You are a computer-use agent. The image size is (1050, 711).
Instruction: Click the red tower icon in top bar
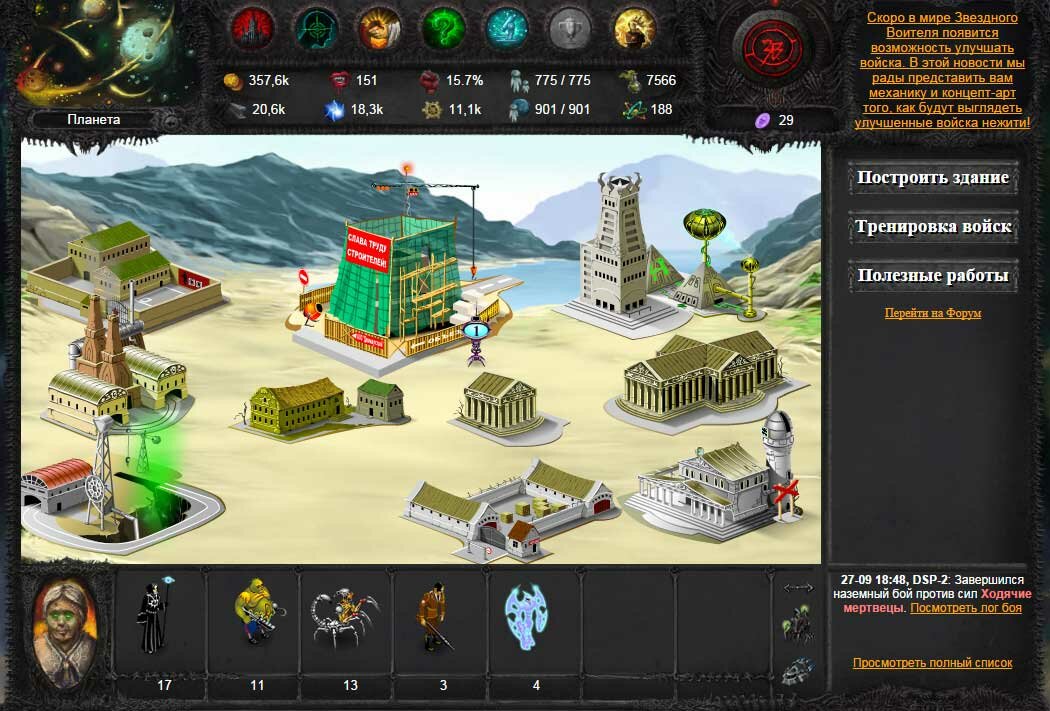253,29
